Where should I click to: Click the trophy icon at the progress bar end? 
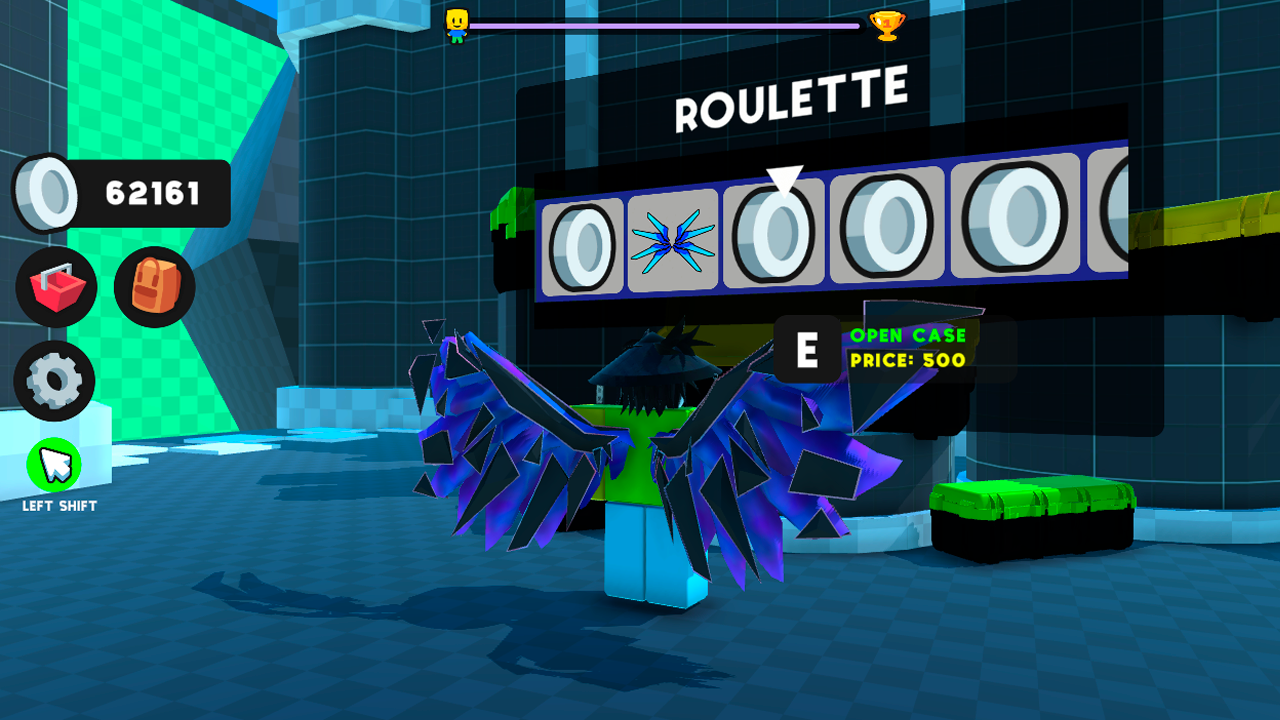pos(890,28)
